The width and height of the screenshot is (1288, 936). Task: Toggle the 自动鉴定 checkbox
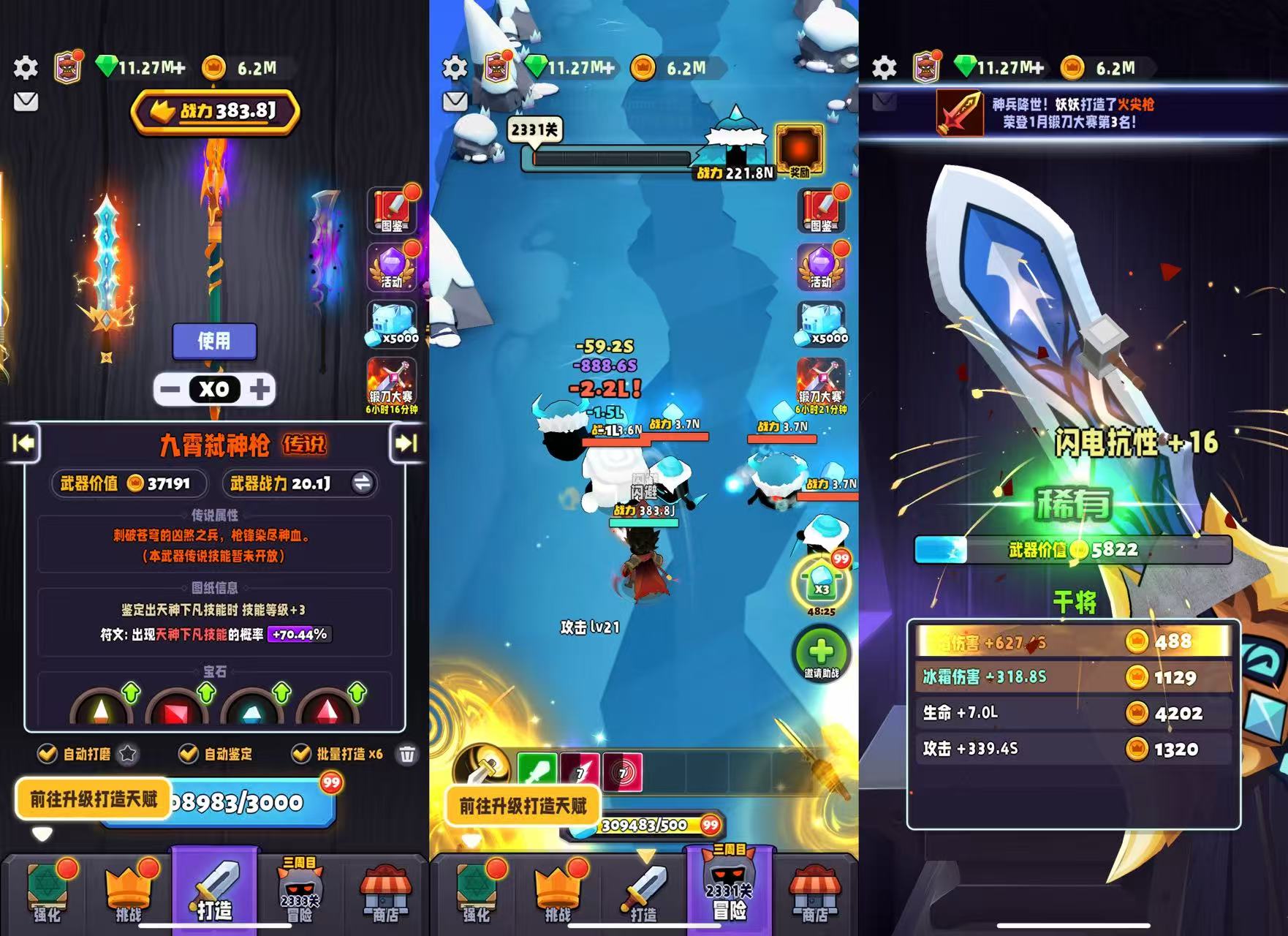click(x=189, y=753)
